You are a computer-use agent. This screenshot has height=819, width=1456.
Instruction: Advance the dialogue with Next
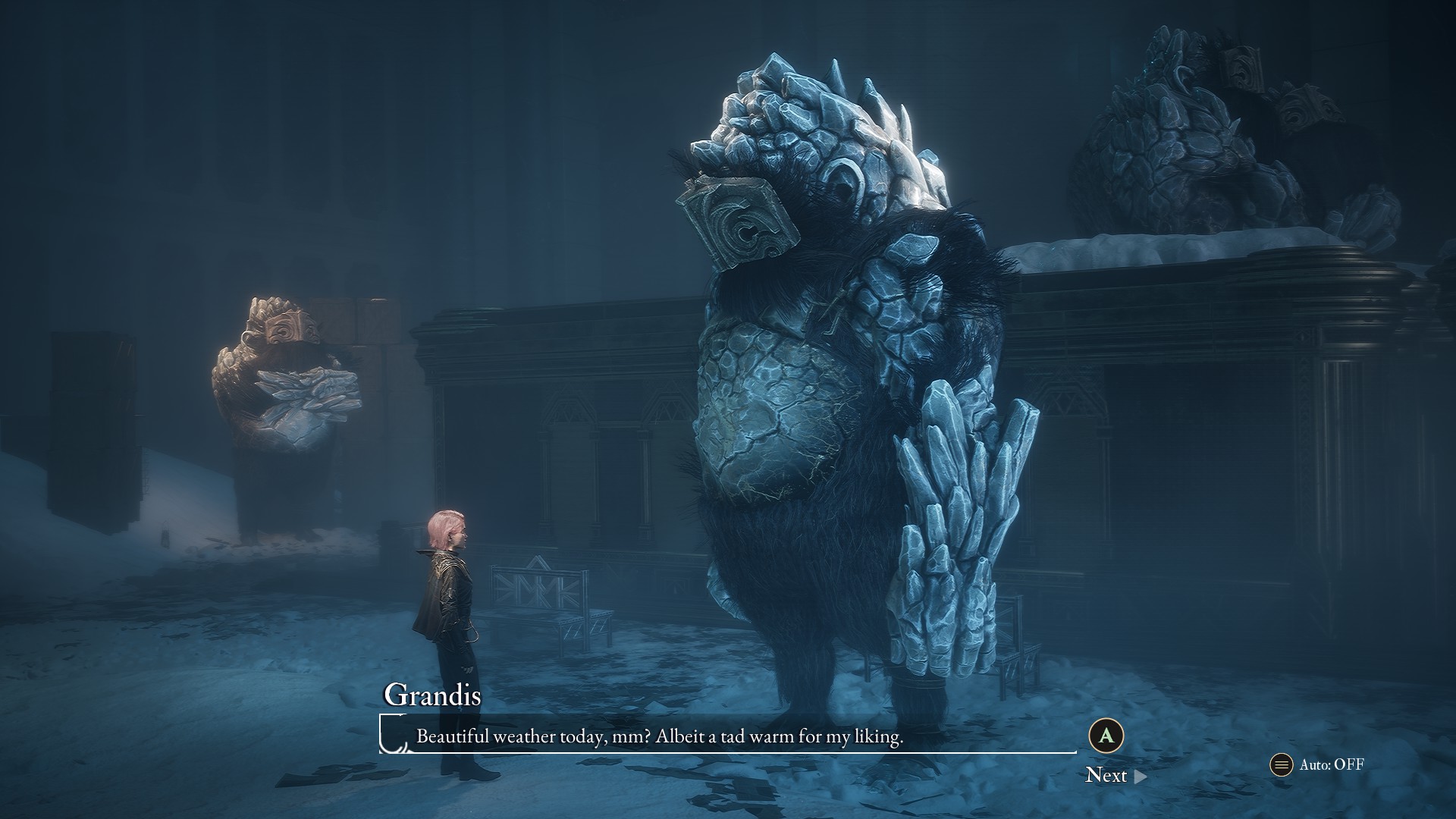click(1115, 774)
